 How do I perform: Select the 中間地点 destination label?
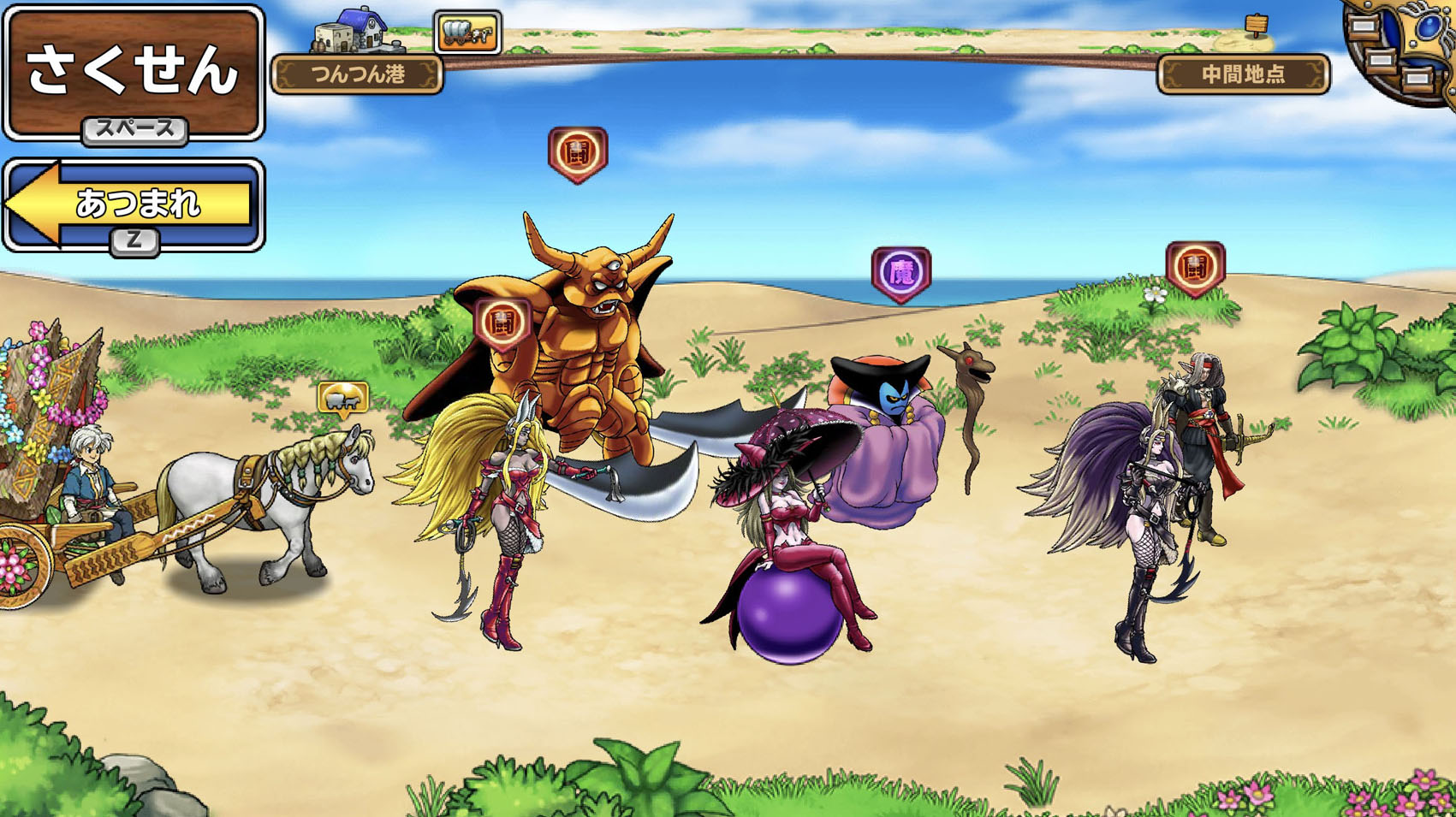(1243, 74)
